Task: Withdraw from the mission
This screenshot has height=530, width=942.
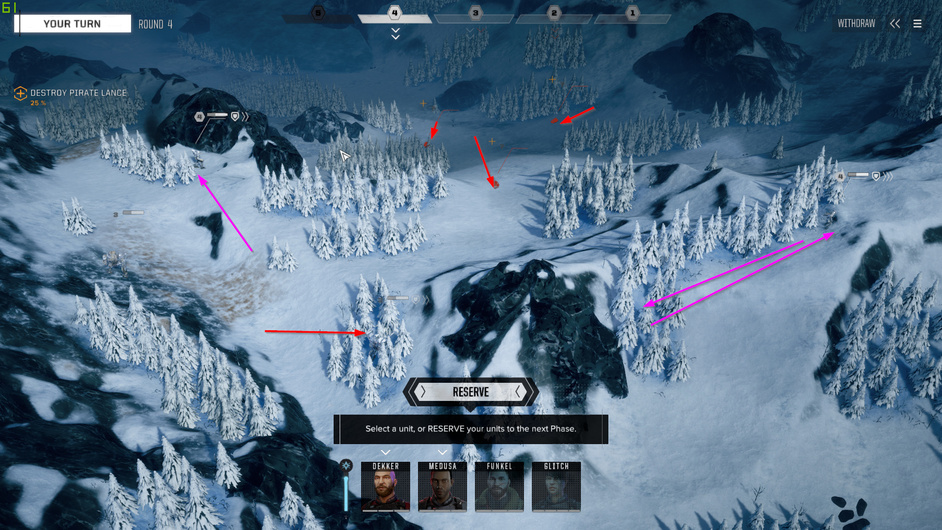Action: point(856,24)
